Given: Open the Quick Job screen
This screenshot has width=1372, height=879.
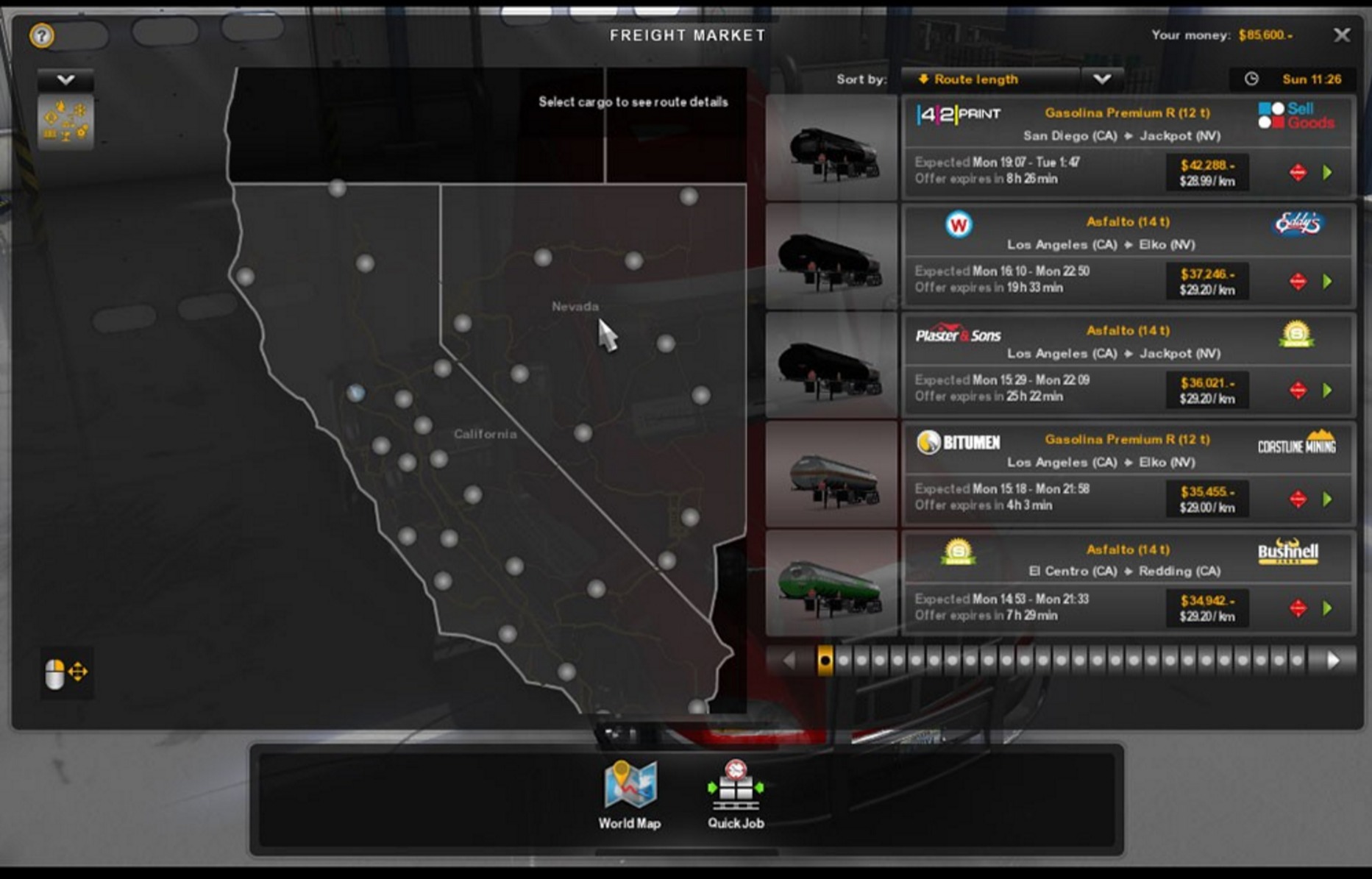Looking at the screenshot, I should [736, 795].
